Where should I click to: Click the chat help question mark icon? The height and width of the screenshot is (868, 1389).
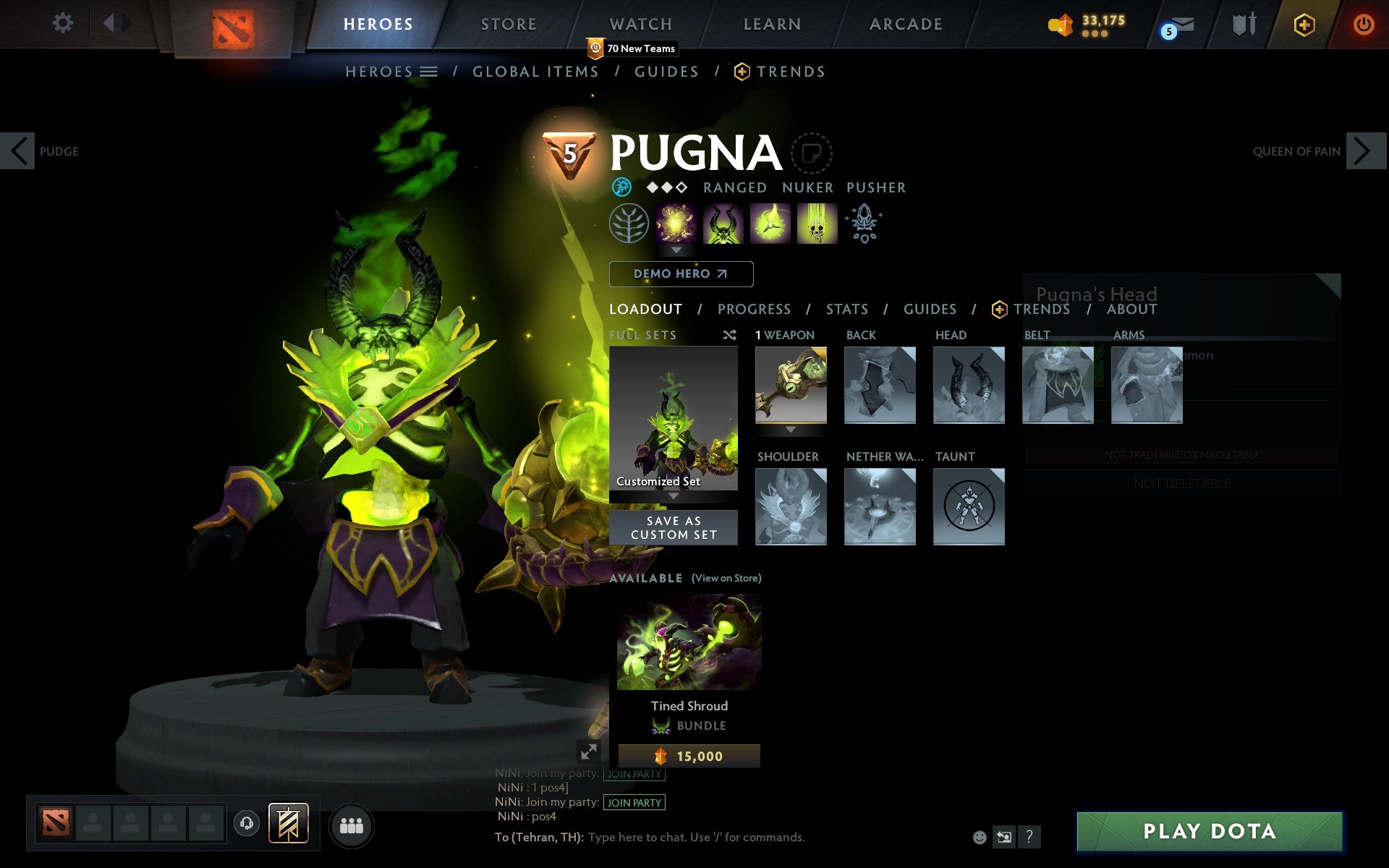1030,838
